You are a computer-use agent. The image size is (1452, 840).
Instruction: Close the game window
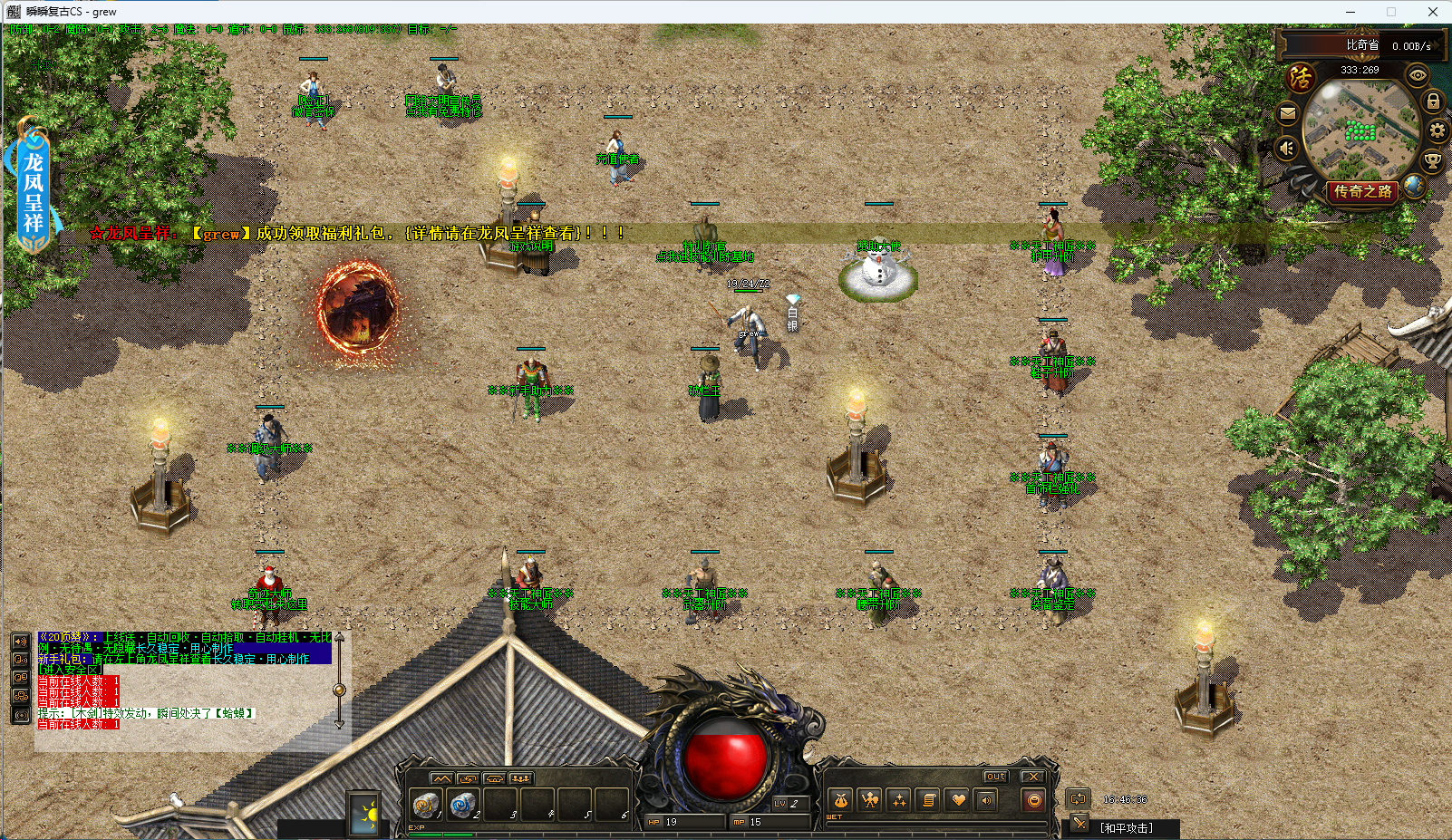(x=1433, y=12)
